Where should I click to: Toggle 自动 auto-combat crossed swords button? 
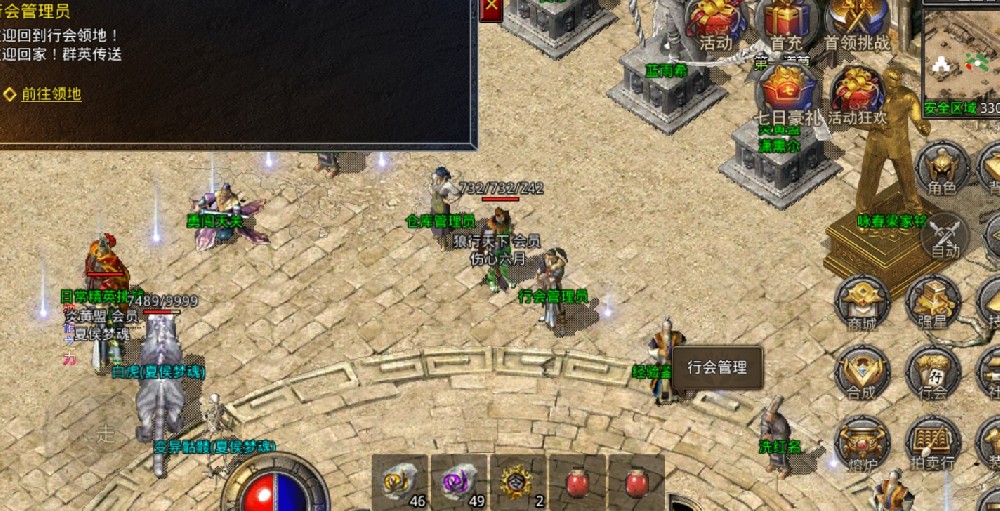(943, 237)
